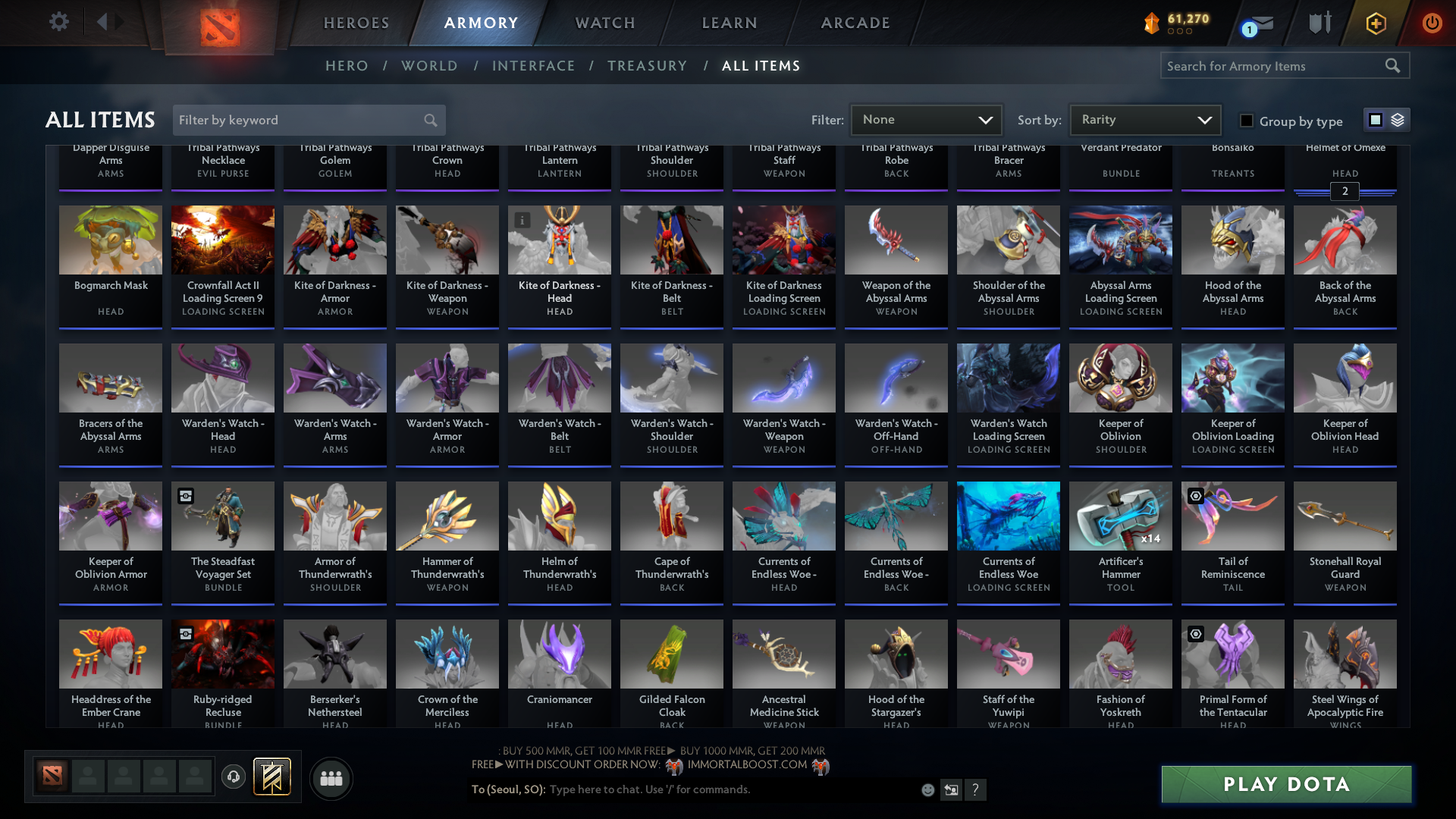Click the chat message input field
Screen dimensions: 1456x819
click(x=652, y=789)
